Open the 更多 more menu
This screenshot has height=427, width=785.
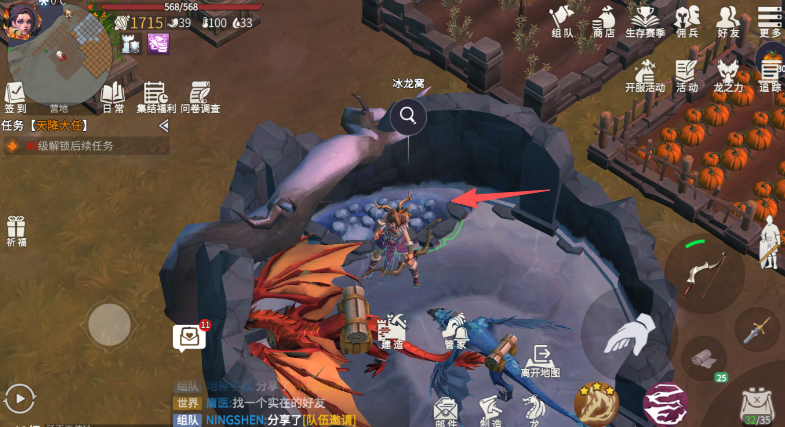click(769, 21)
